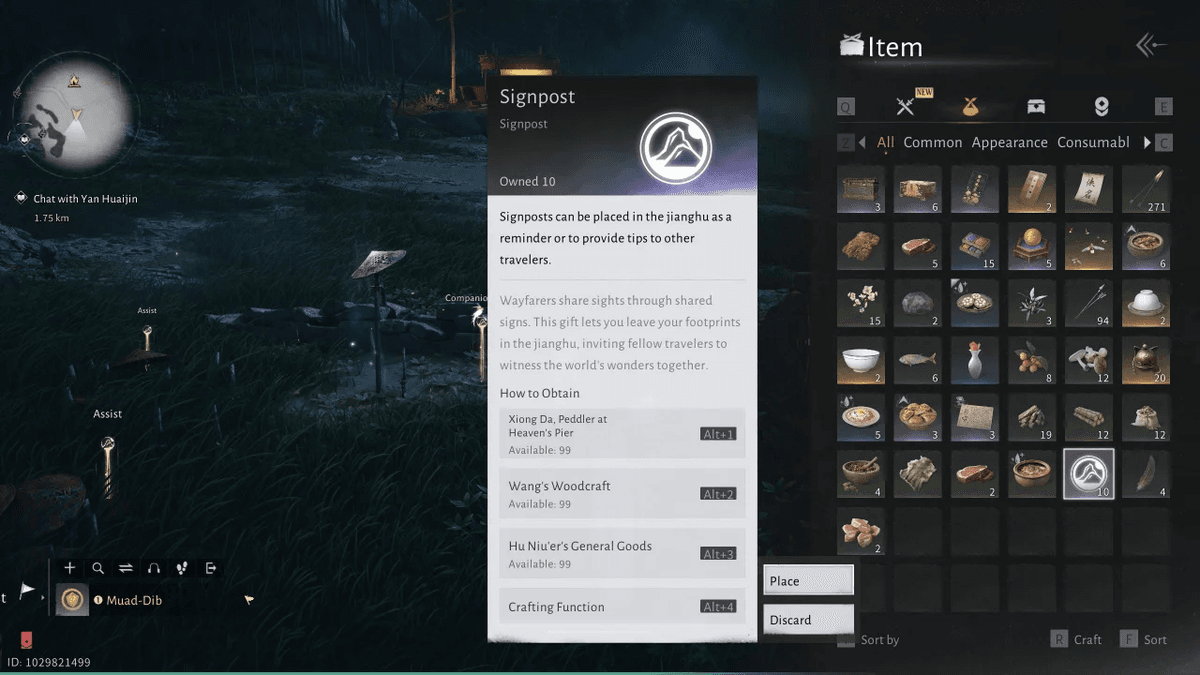Show the Appearance item category
Screen dimensions: 1200x675
coord(1009,142)
